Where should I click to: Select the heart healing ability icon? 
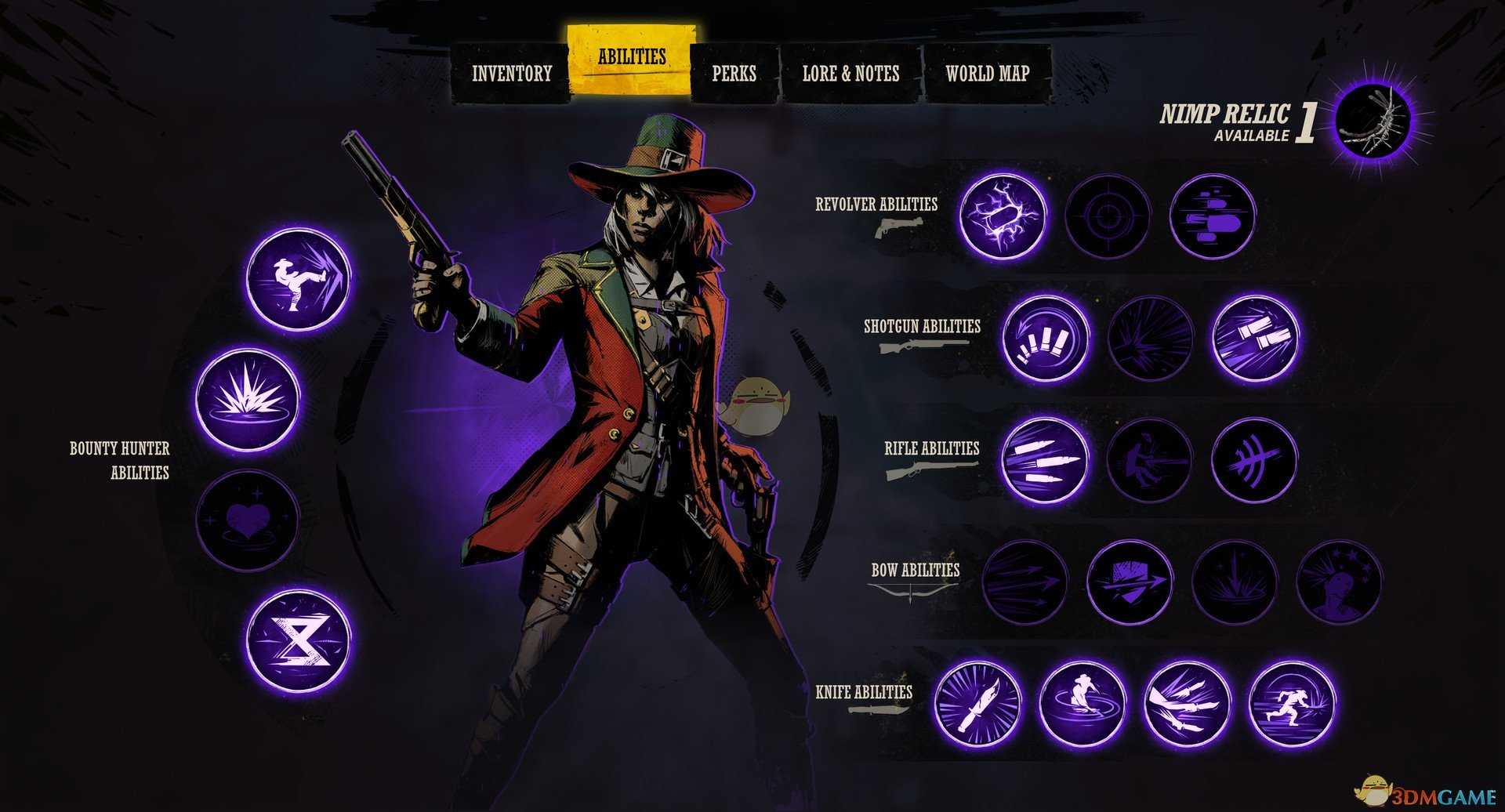pyautogui.click(x=247, y=520)
